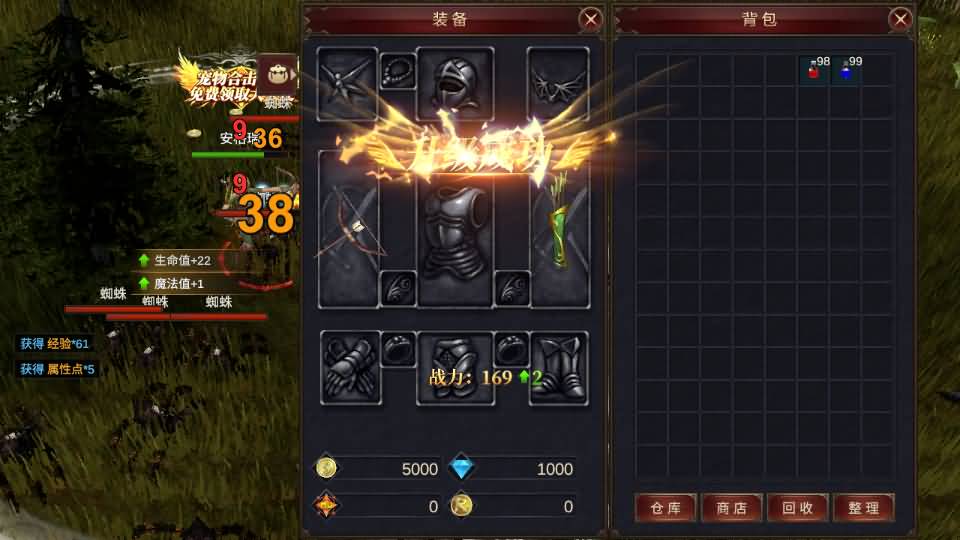Select the shuriken equipment slot
Image resolution: width=960 pixels, height=540 pixels.
(347, 83)
